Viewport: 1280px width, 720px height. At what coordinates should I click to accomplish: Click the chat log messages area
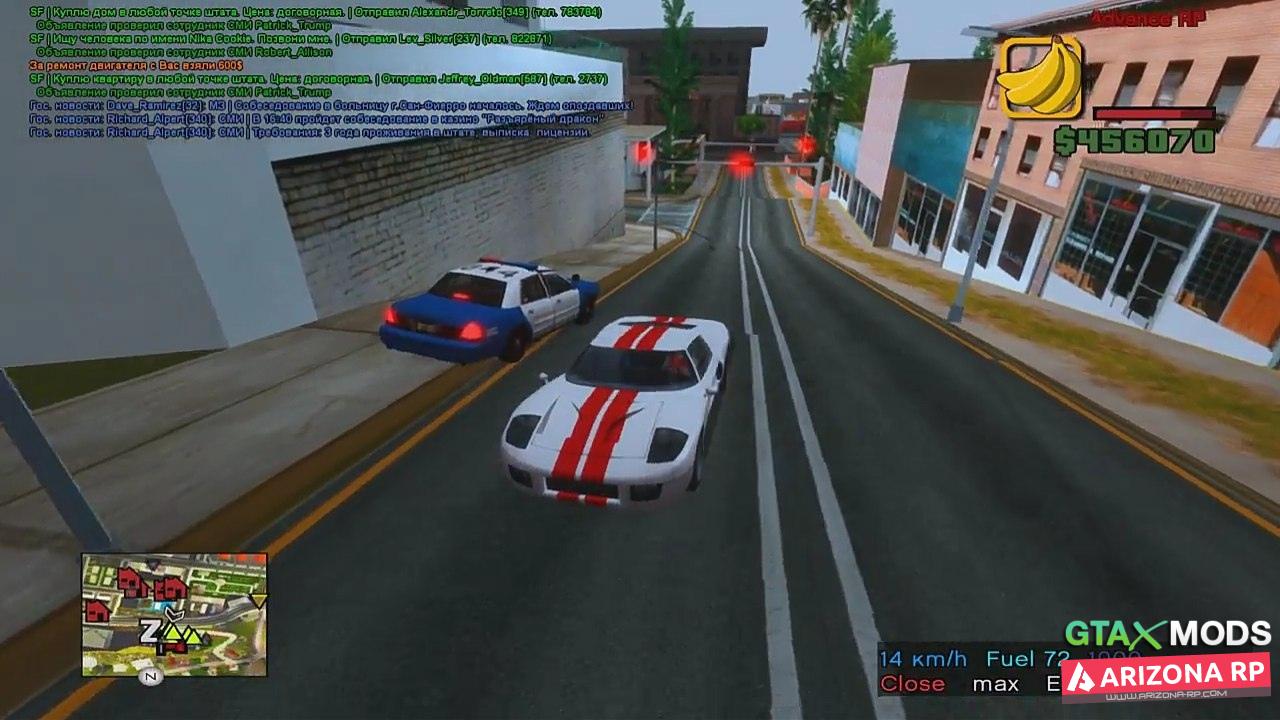tap(330, 72)
